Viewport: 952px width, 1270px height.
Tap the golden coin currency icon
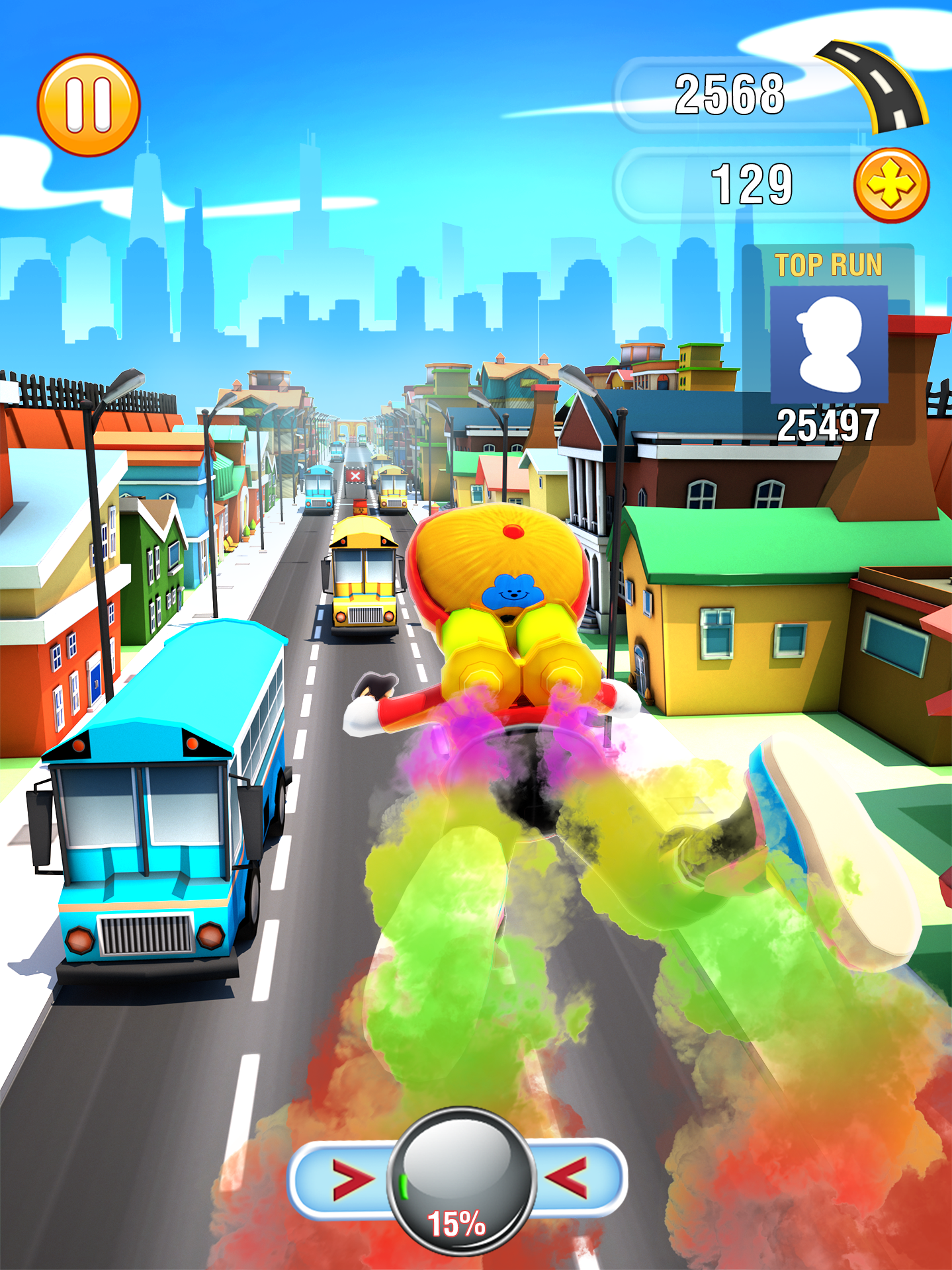[892, 183]
